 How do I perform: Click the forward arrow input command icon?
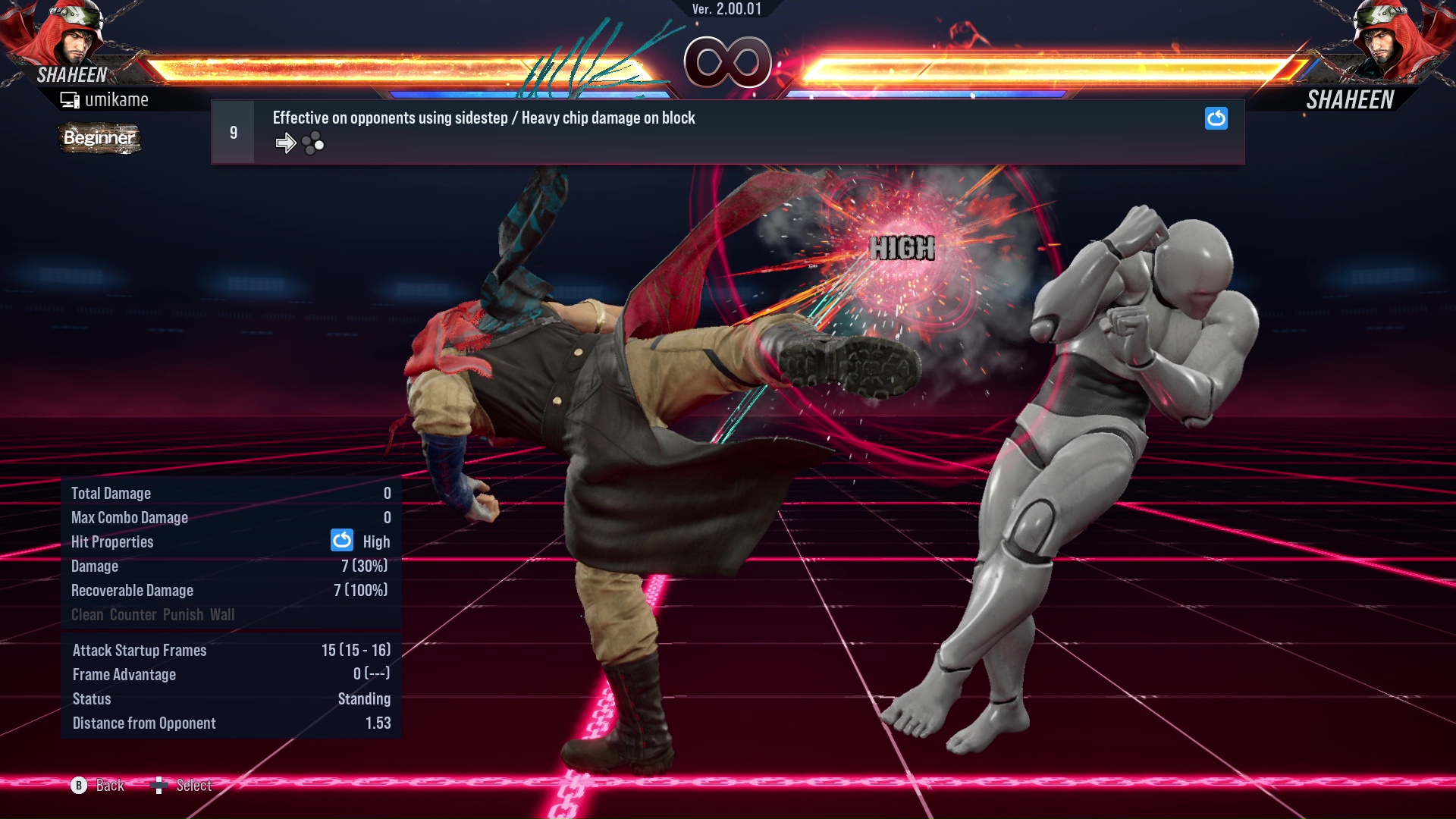pyautogui.click(x=286, y=142)
